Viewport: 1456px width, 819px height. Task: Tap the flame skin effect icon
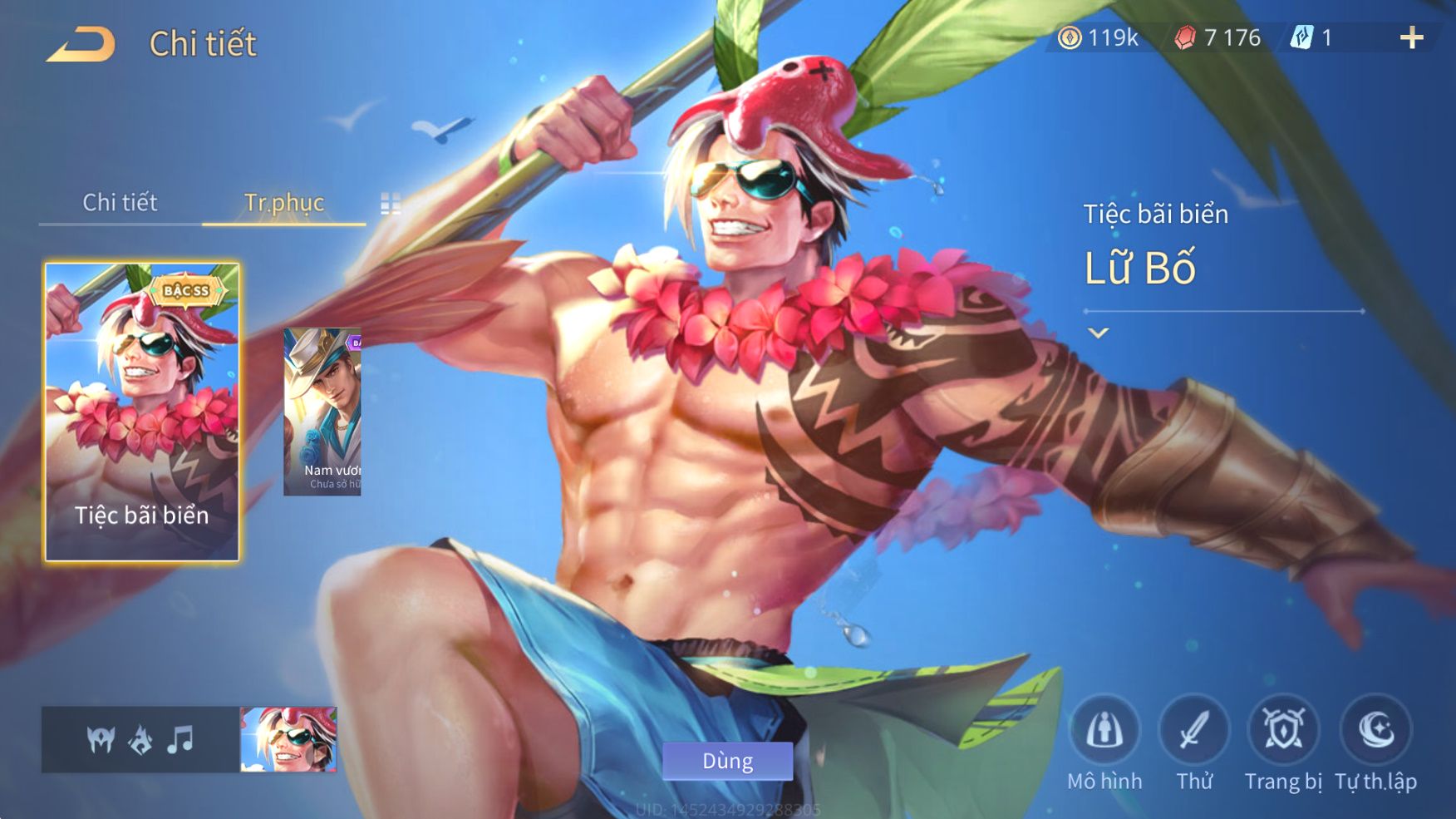140,738
